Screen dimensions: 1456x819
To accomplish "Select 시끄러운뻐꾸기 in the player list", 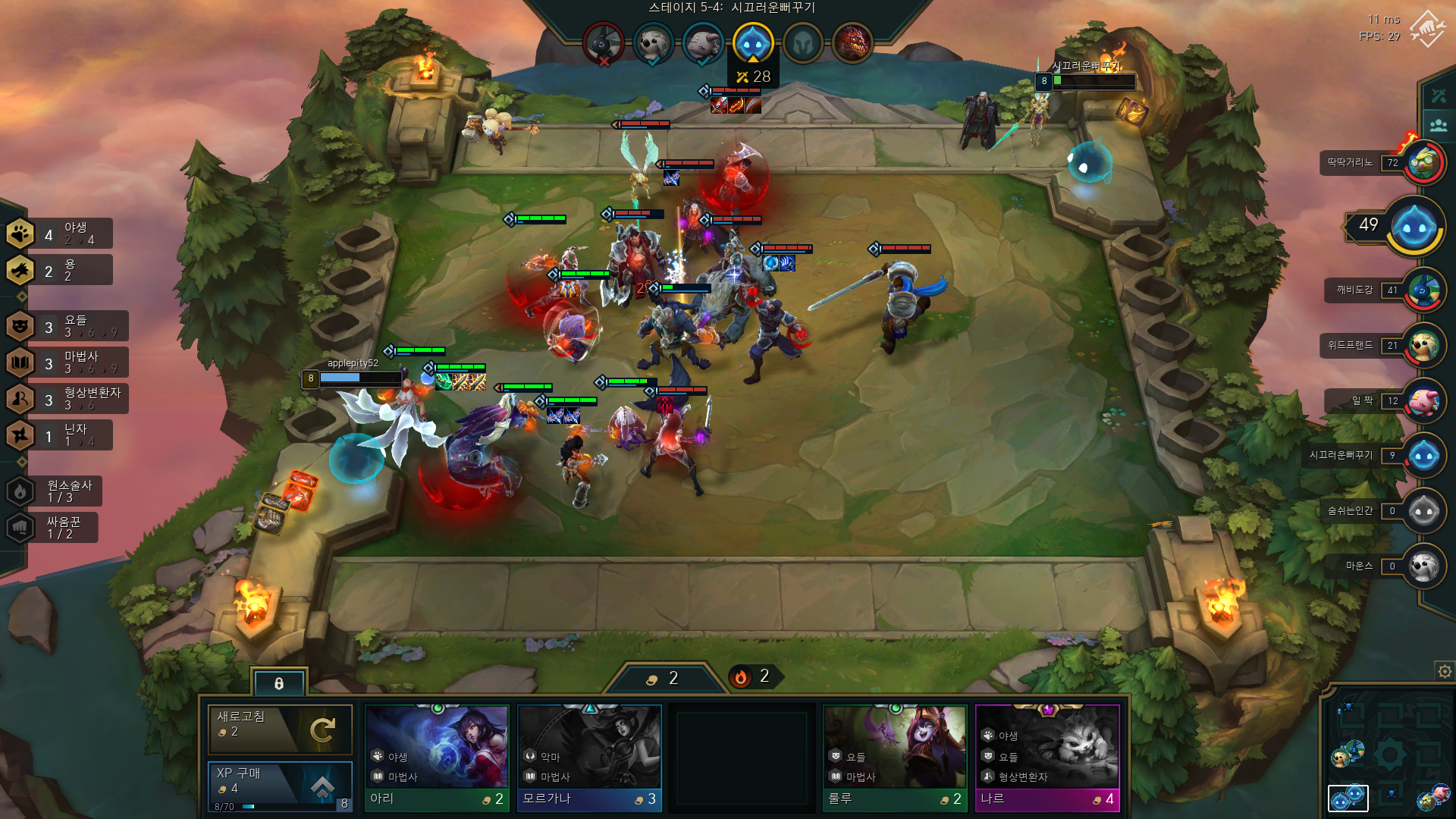I will (x=1423, y=456).
